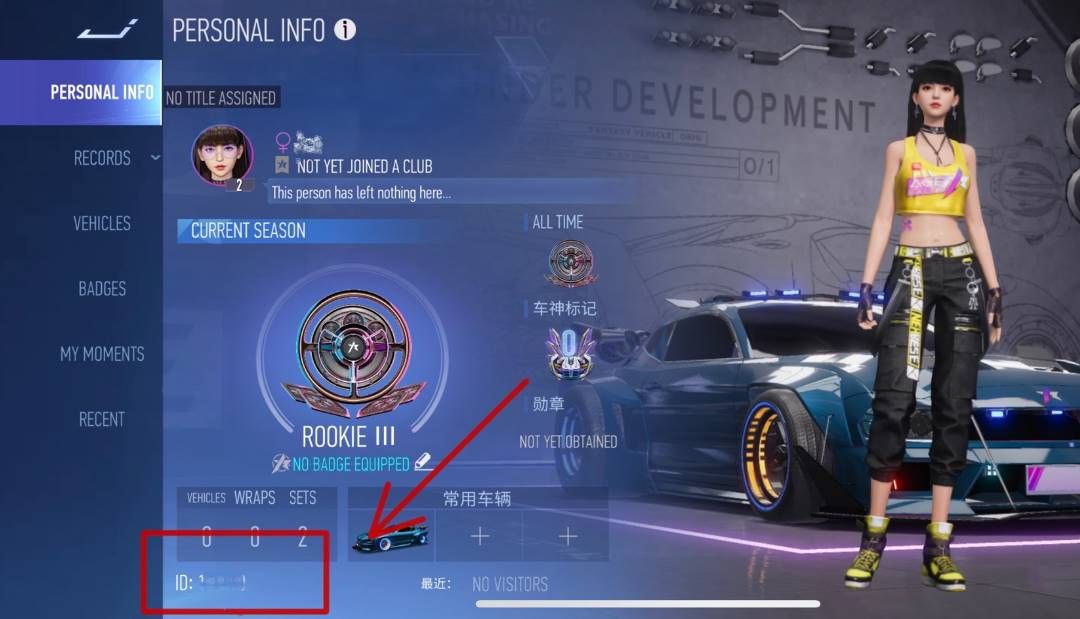Open the Not Yet Joined a Club entry
1080x619 pixels.
tap(364, 167)
